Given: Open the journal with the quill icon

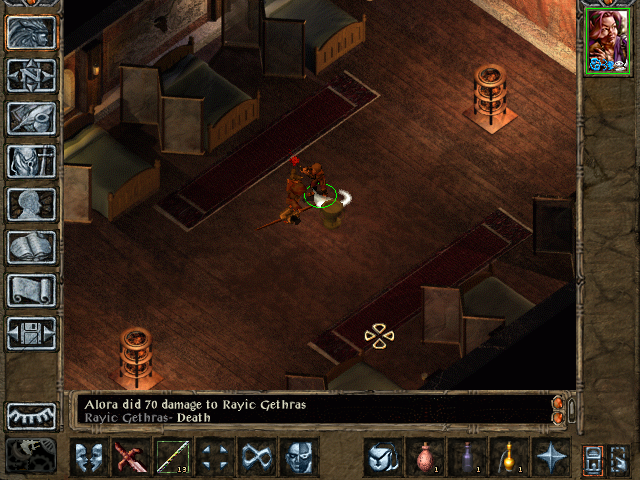Looking at the screenshot, I should (32, 117).
